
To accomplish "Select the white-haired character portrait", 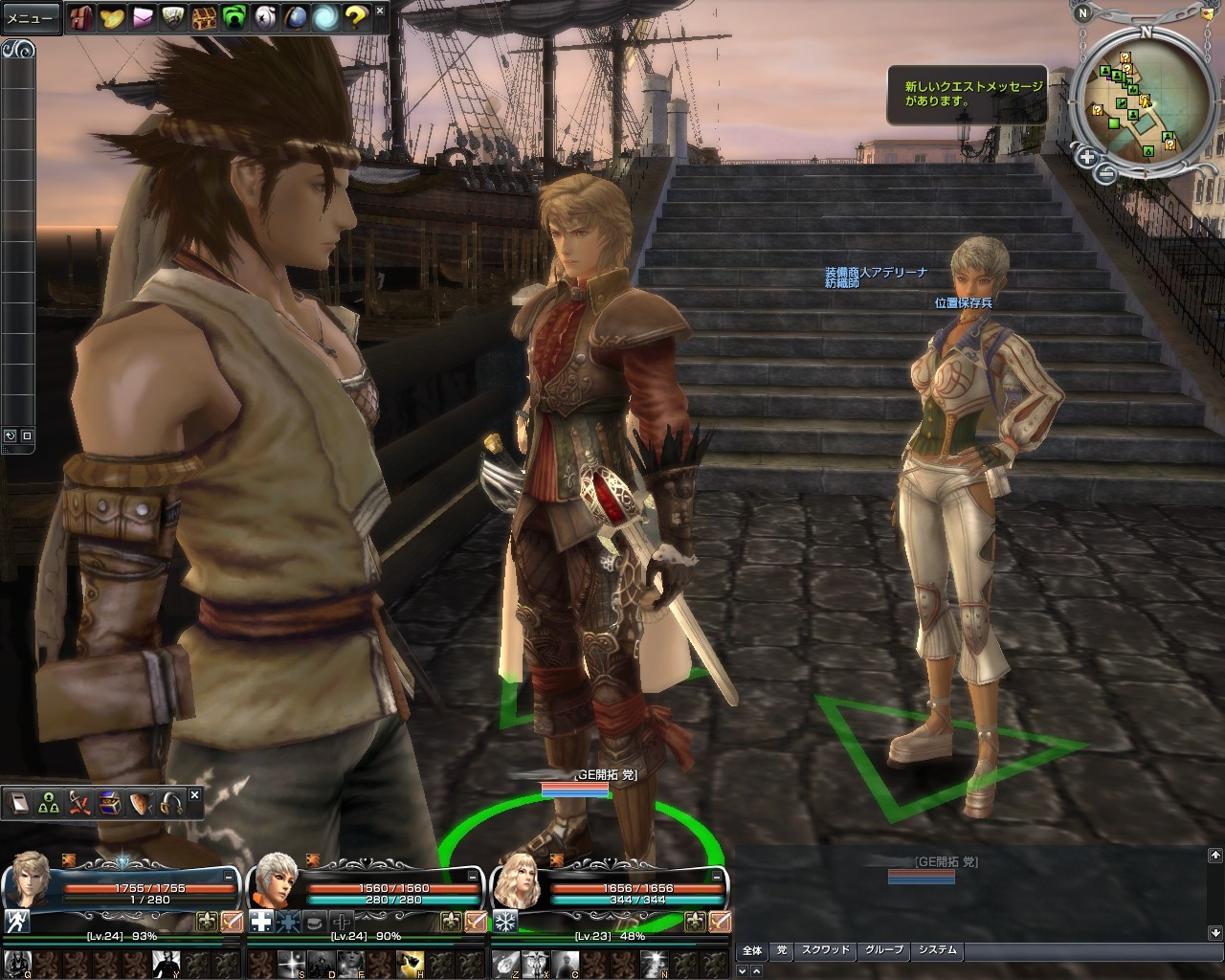I will (x=274, y=880).
